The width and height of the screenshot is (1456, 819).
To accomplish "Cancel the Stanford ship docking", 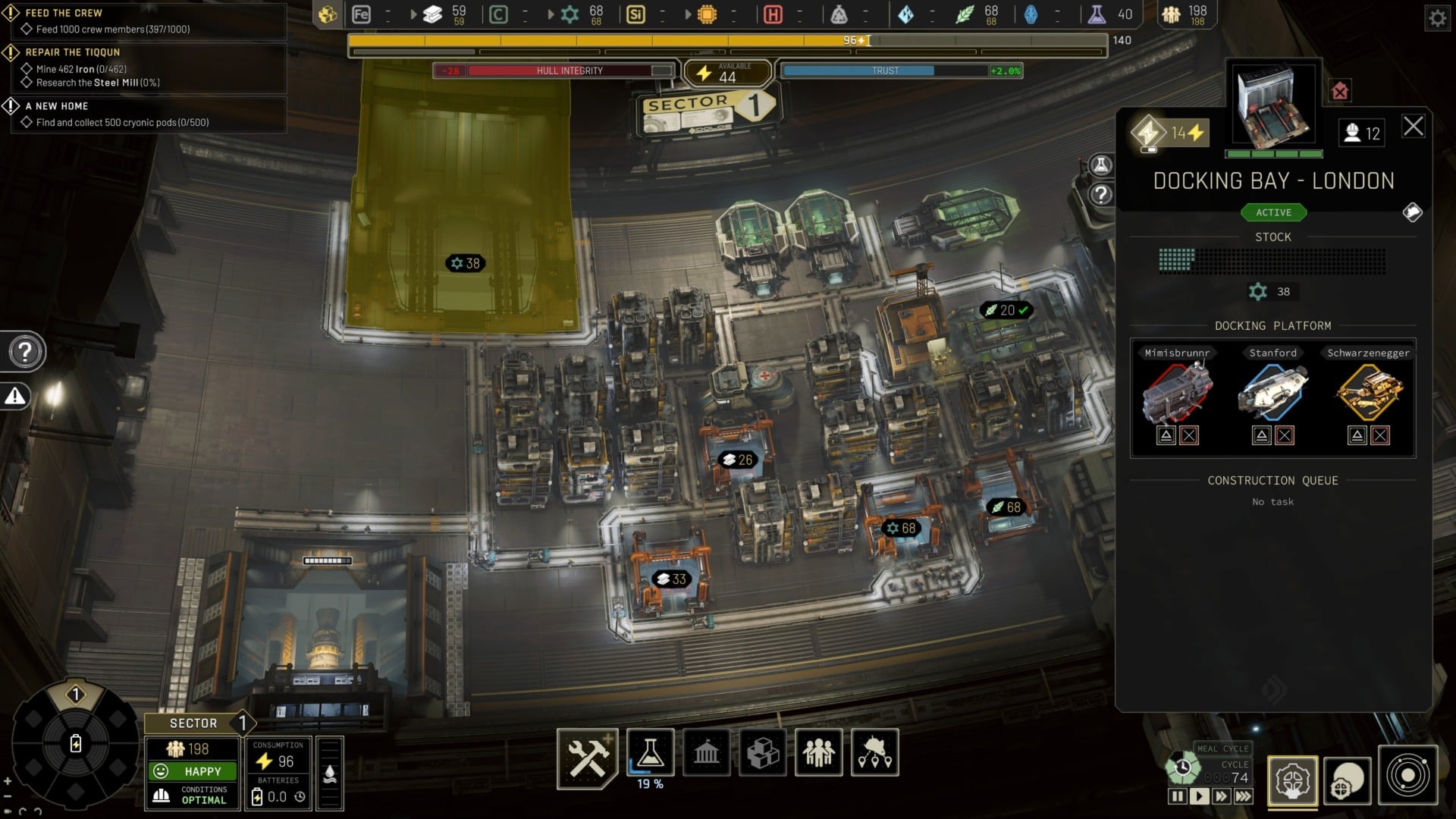I will 1285,435.
